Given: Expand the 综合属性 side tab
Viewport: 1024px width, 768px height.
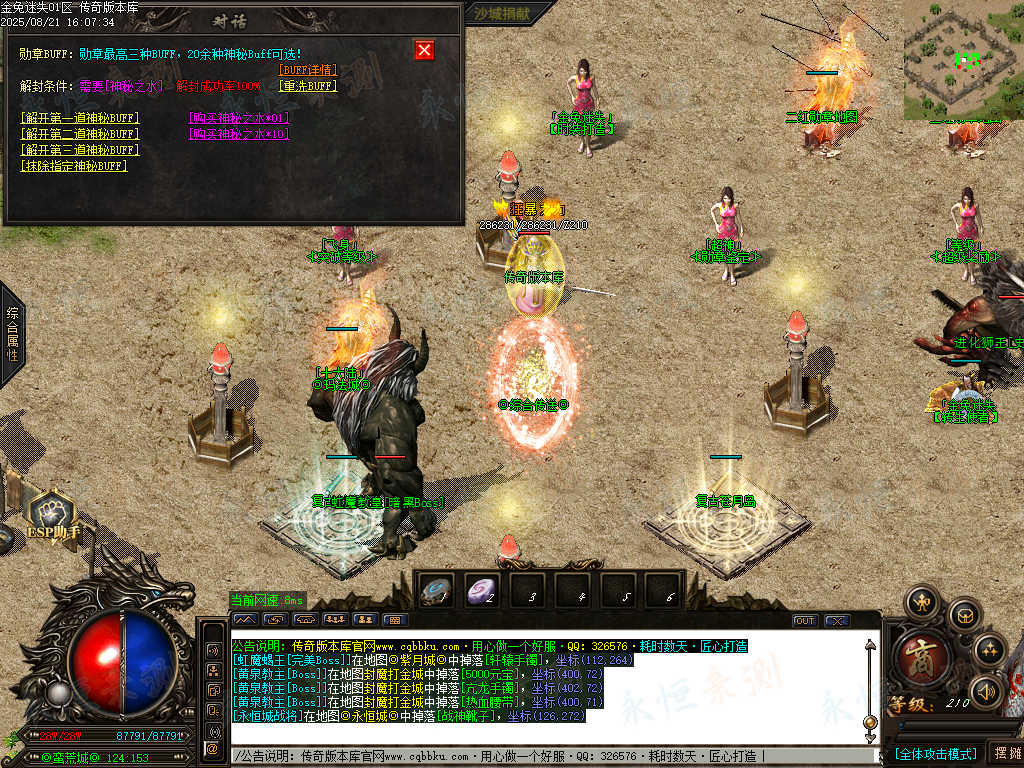Looking at the screenshot, I should tap(13, 334).
